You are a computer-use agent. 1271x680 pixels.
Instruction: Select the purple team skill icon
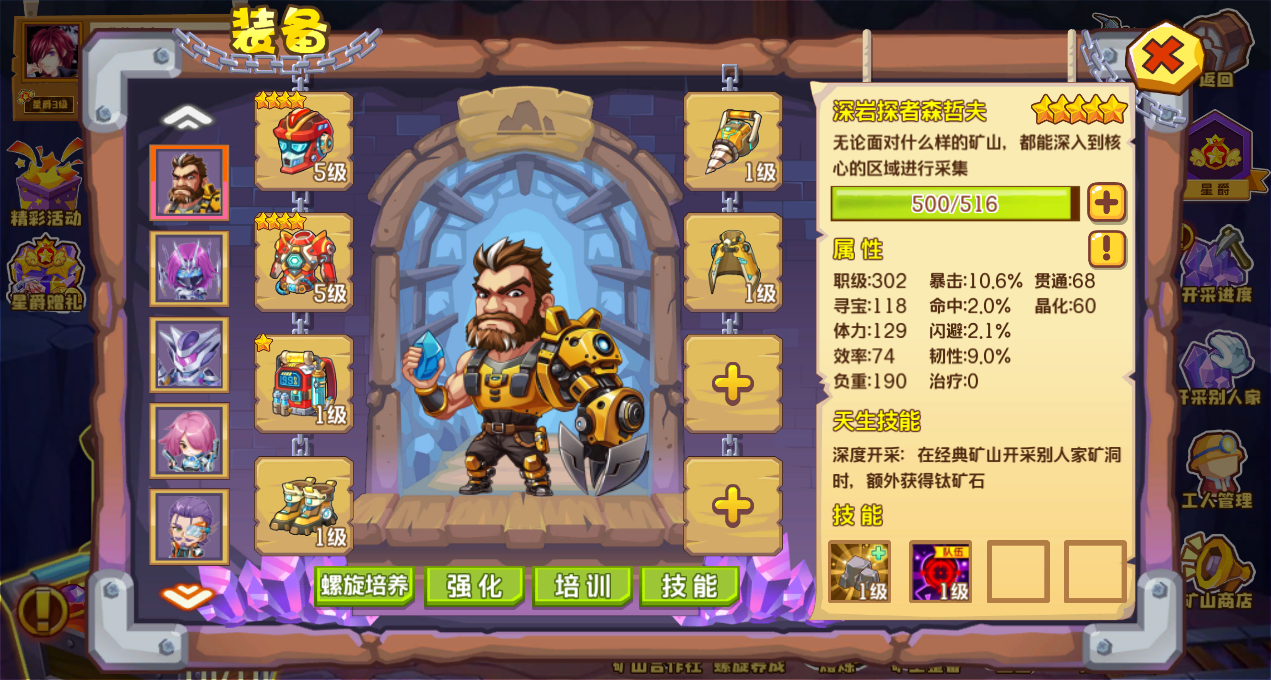tap(940, 571)
